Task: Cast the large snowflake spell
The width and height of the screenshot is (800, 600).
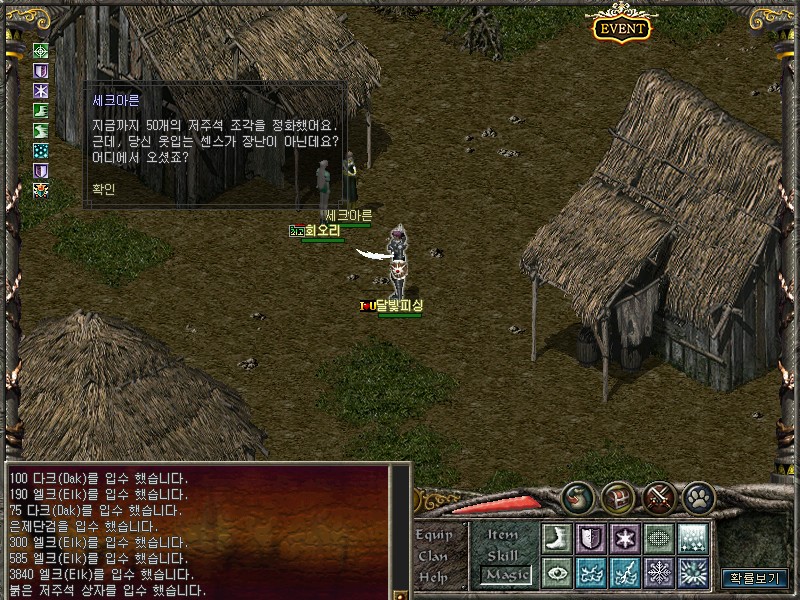Action: click(x=659, y=572)
